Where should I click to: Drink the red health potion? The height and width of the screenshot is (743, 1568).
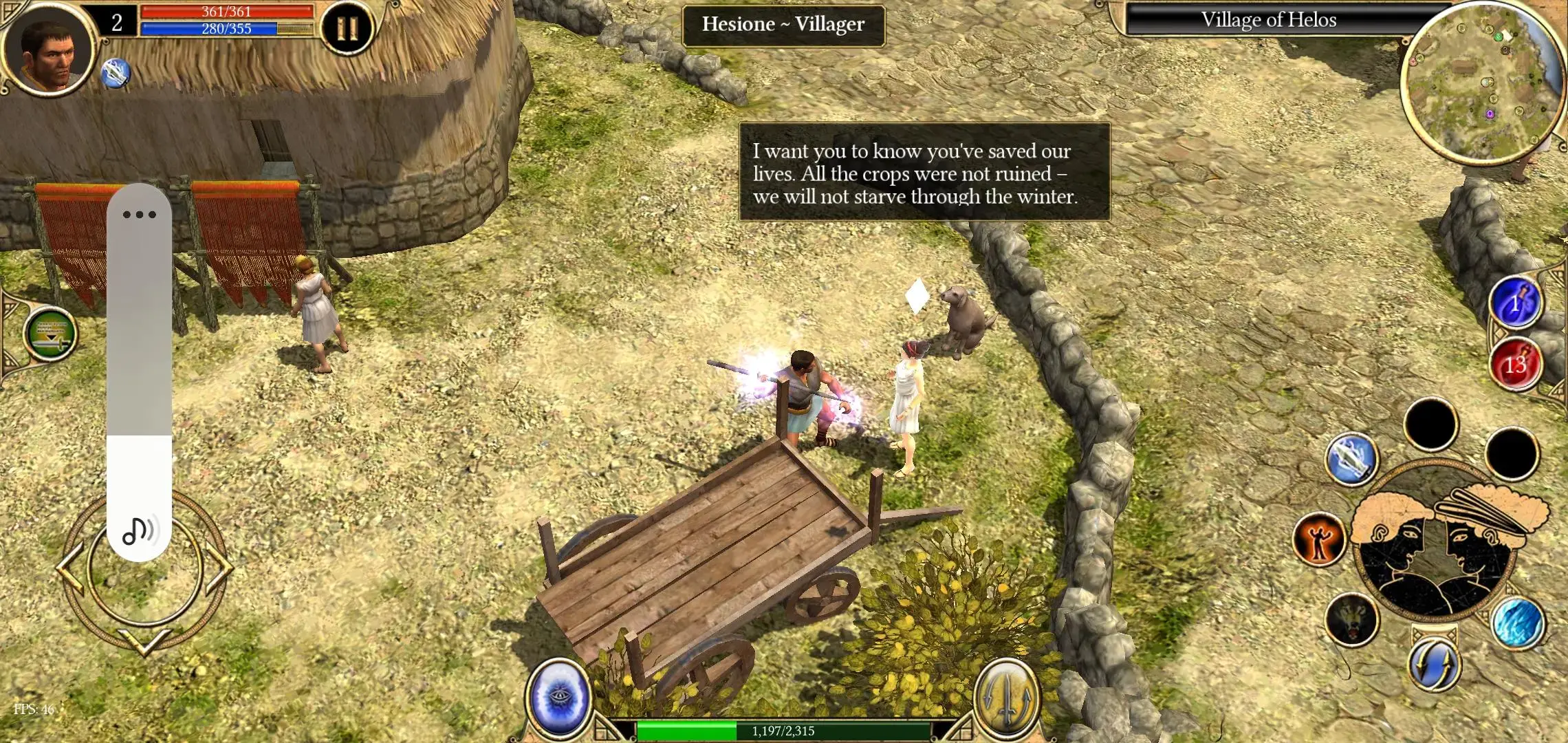point(1515,364)
